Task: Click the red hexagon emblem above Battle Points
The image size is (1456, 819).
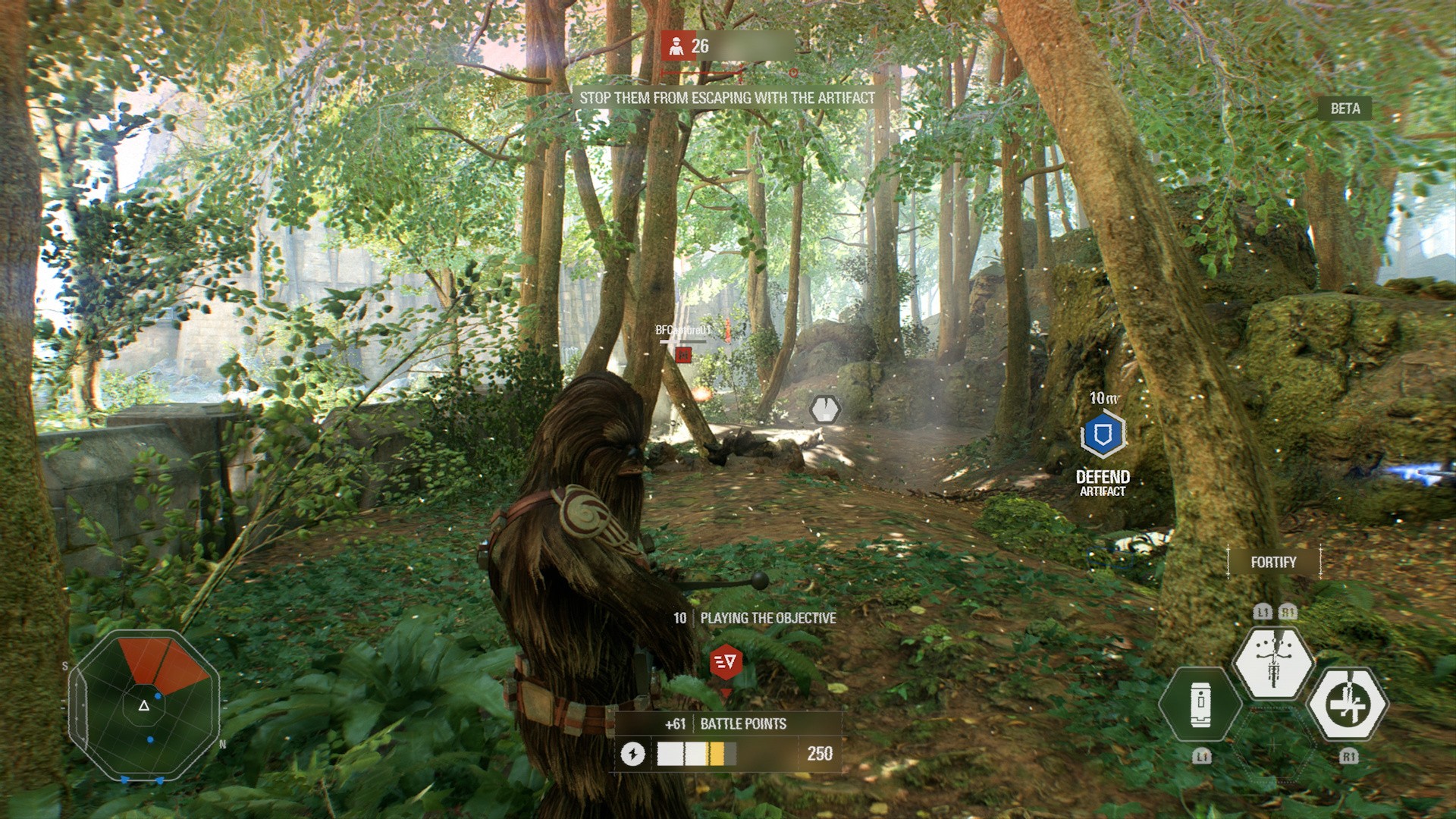Action: point(726,662)
